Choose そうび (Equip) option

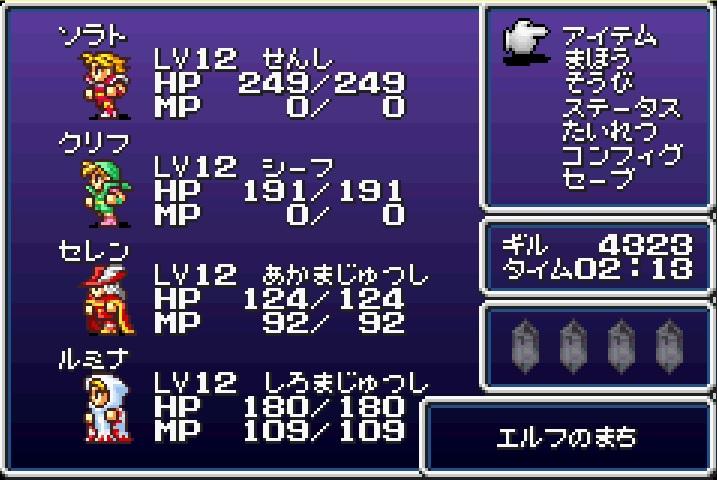tap(597, 84)
